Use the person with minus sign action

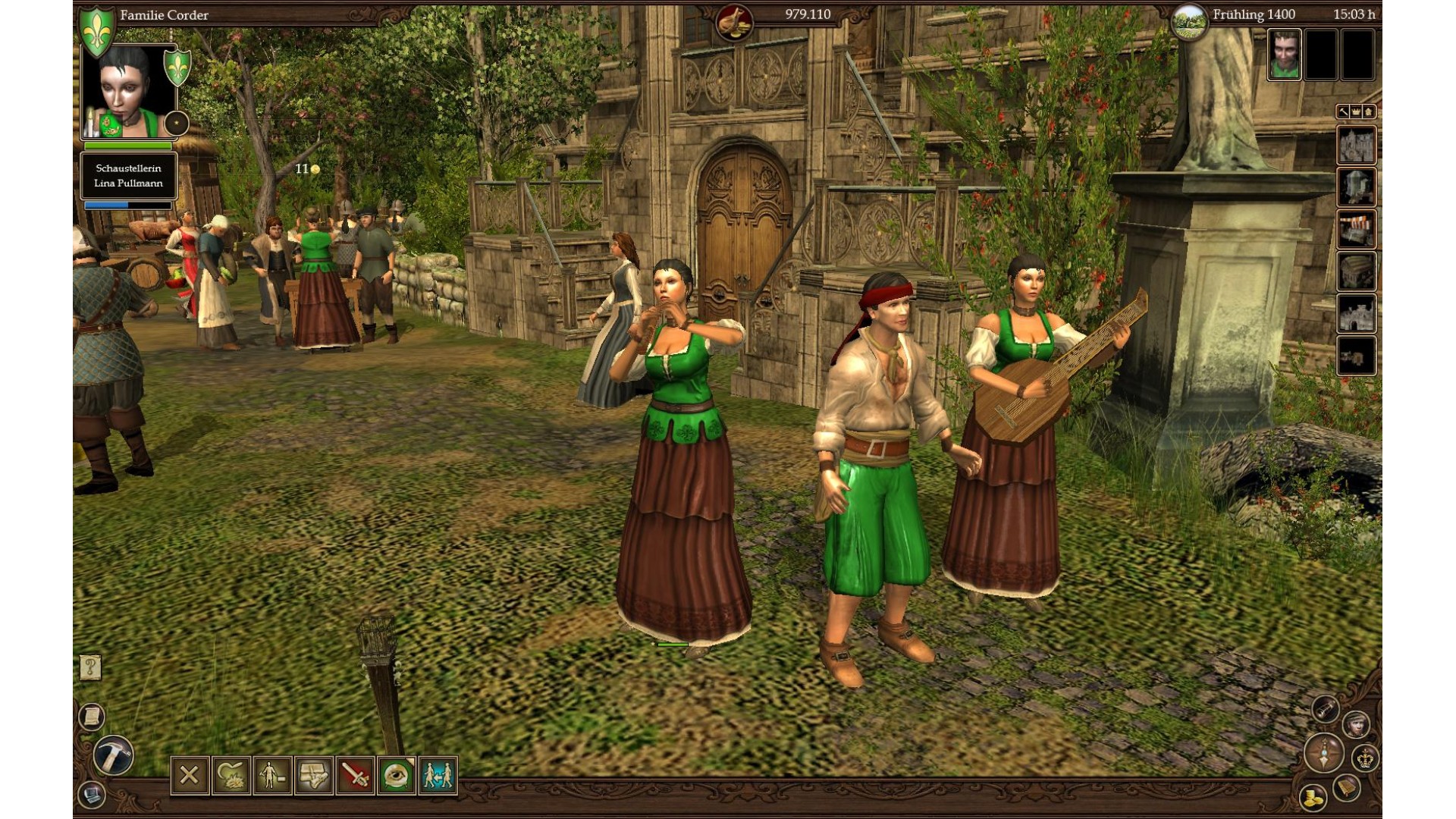tap(272, 775)
